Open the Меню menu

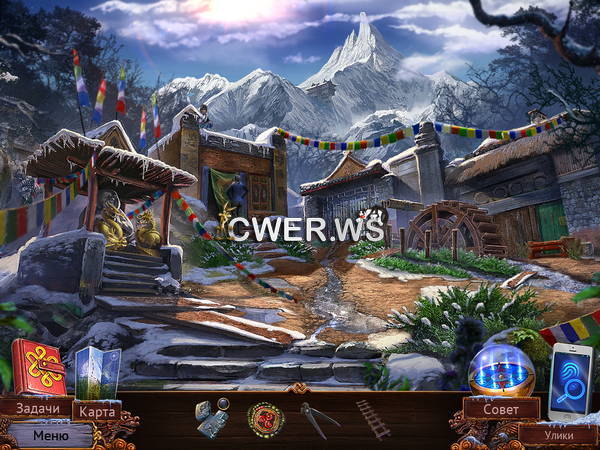pyautogui.click(x=50, y=435)
